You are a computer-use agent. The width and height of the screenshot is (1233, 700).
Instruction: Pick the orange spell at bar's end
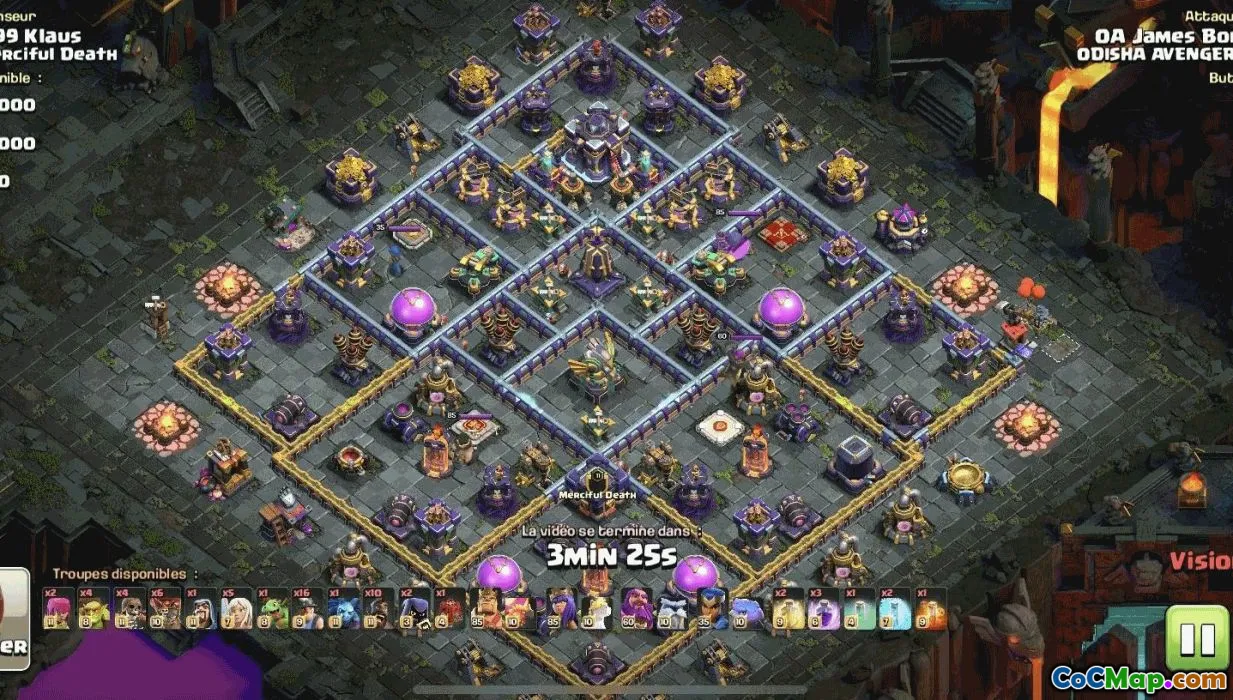pos(930,609)
